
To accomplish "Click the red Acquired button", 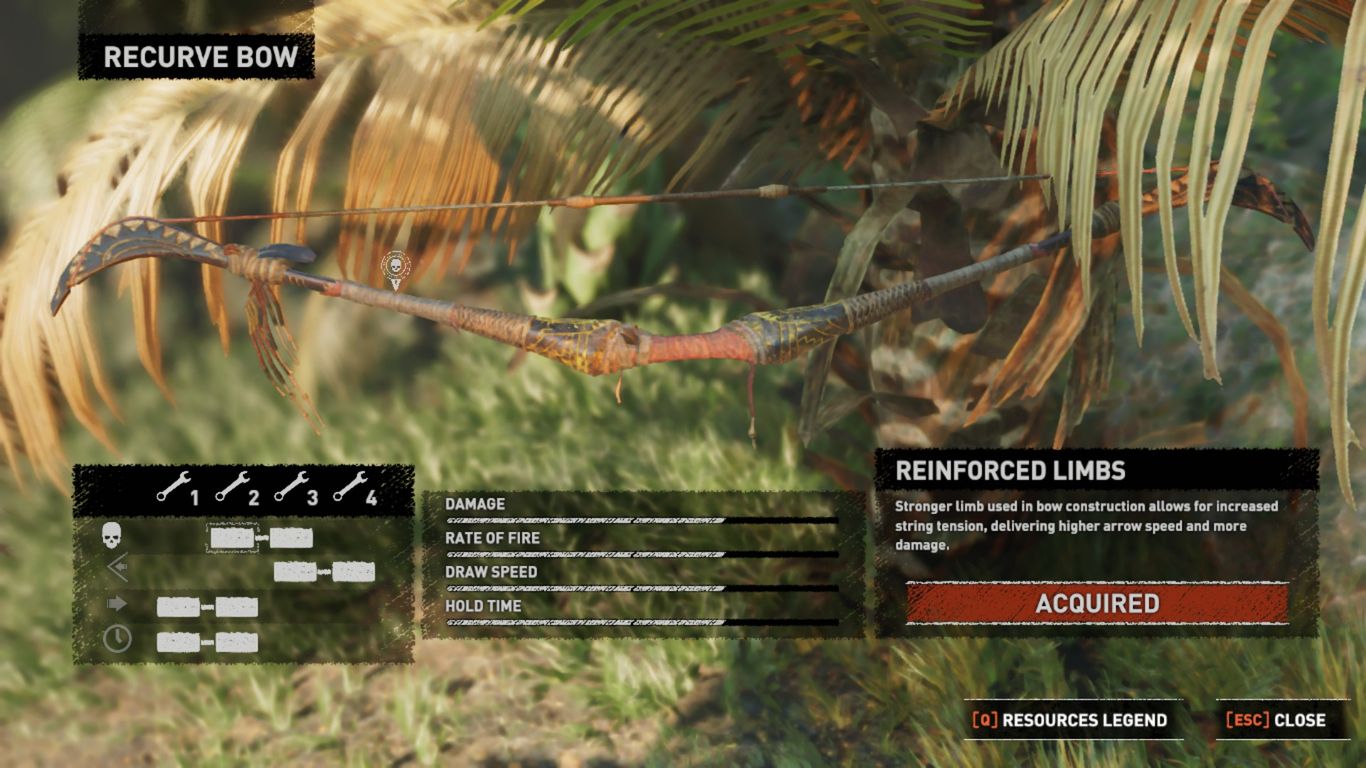I will pyautogui.click(x=1097, y=604).
